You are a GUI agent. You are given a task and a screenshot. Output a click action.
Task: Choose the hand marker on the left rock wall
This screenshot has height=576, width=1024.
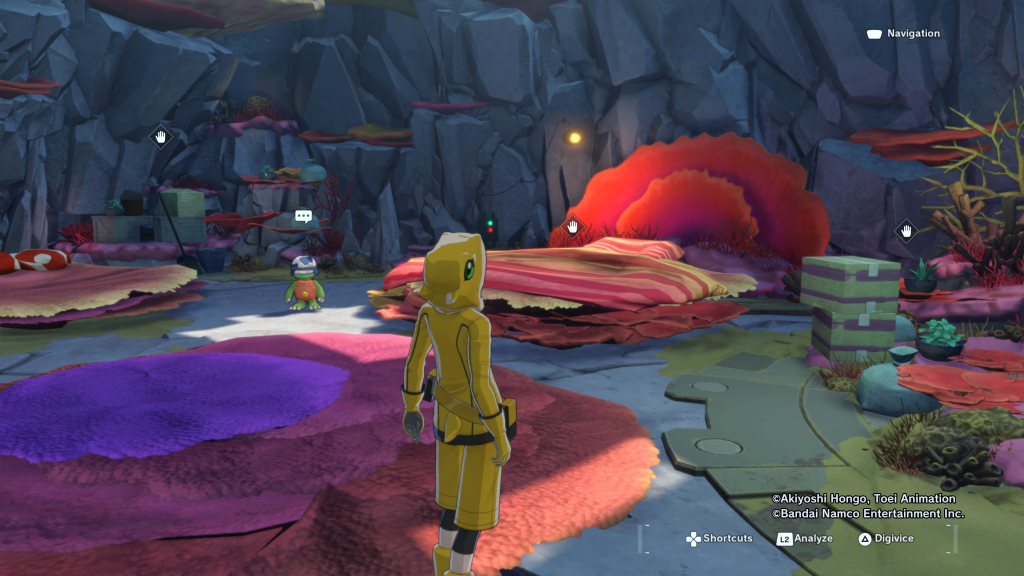pos(161,136)
